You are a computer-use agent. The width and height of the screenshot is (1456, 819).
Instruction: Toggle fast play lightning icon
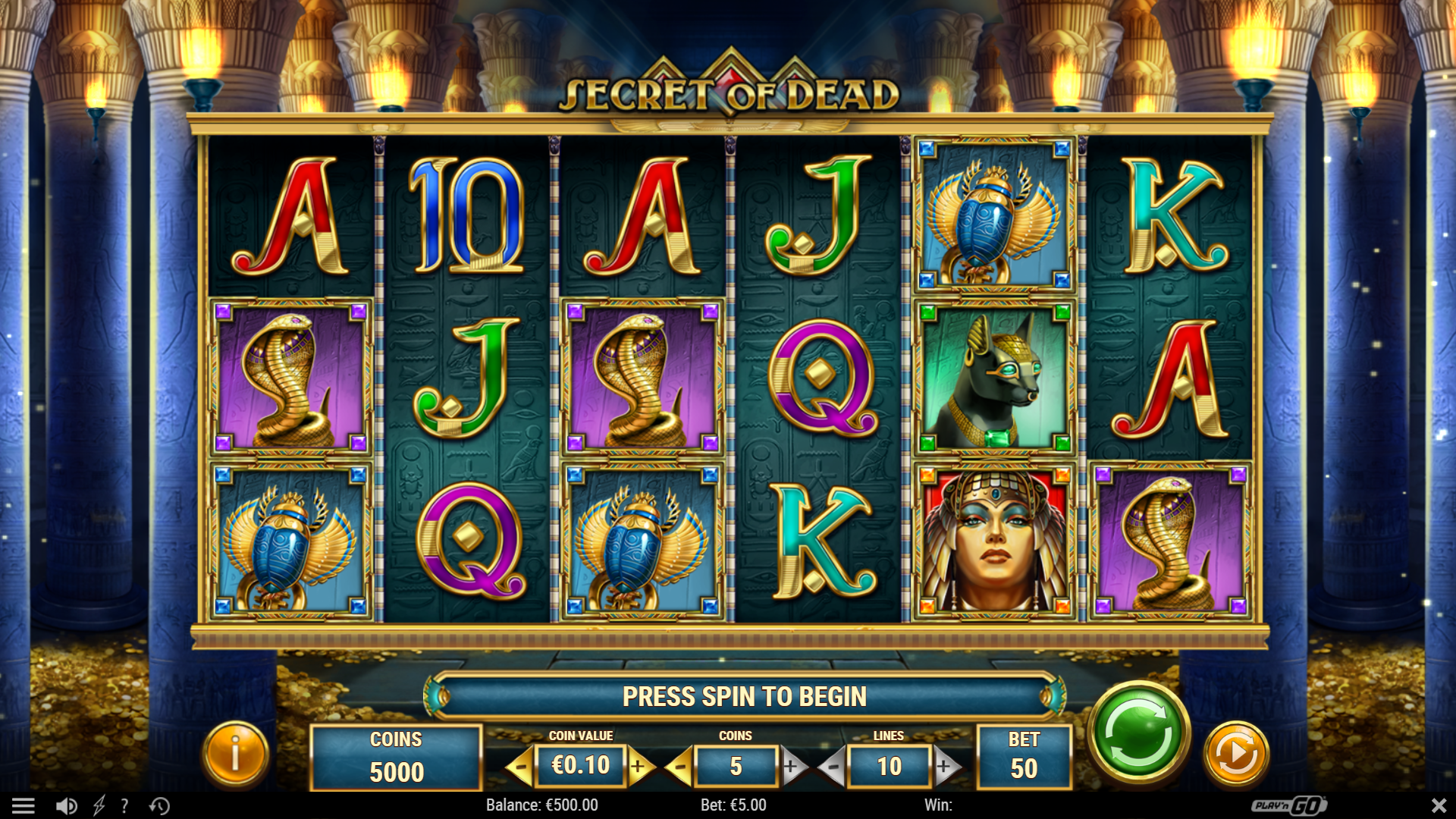[x=99, y=805]
